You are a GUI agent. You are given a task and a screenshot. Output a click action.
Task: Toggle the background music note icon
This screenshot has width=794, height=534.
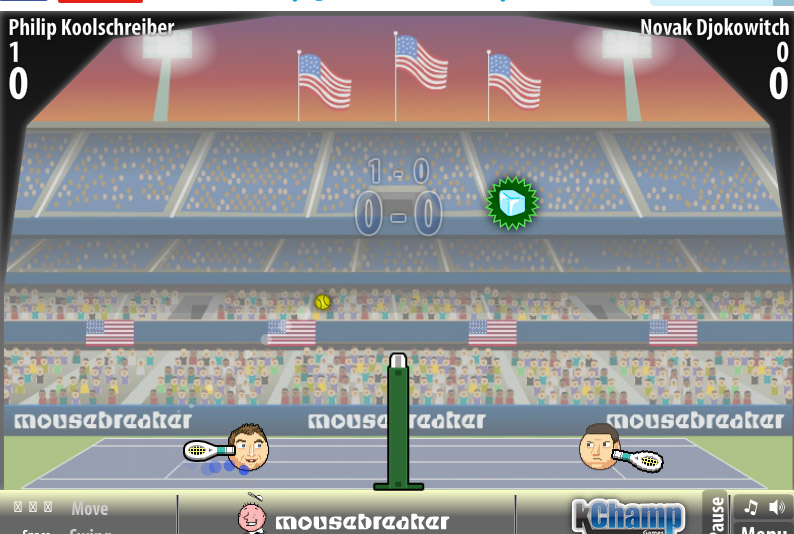[x=751, y=507]
